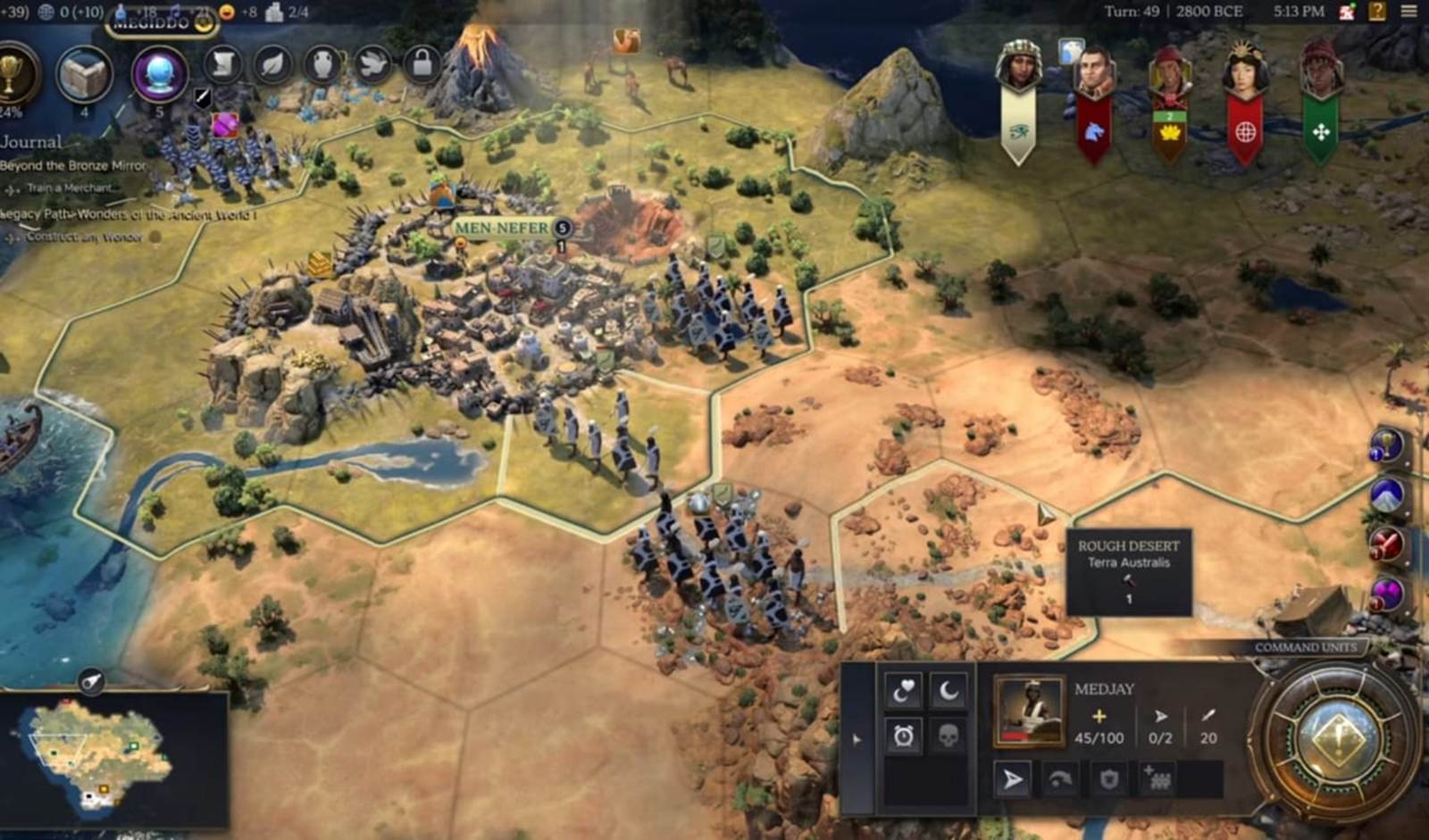Open the dove icon panel
Screen dimensions: 1429x840
click(x=372, y=64)
